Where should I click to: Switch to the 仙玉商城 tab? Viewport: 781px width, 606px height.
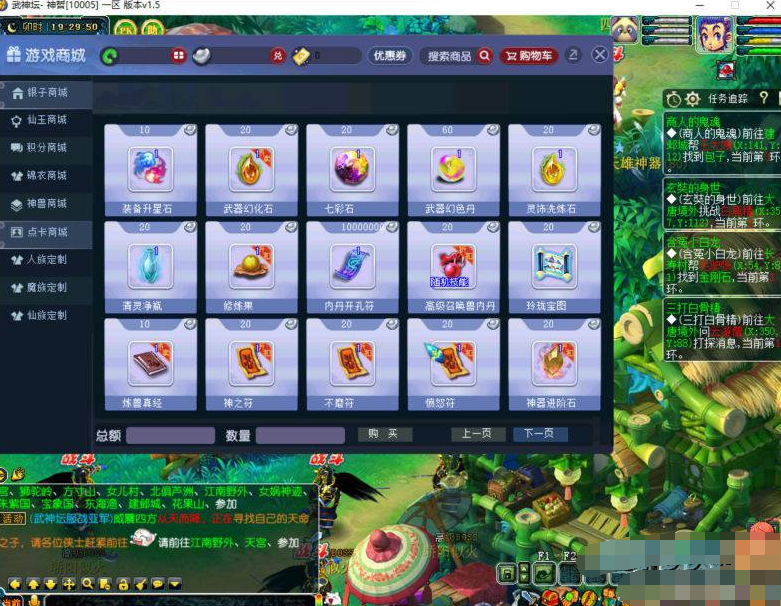tap(46, 120)
